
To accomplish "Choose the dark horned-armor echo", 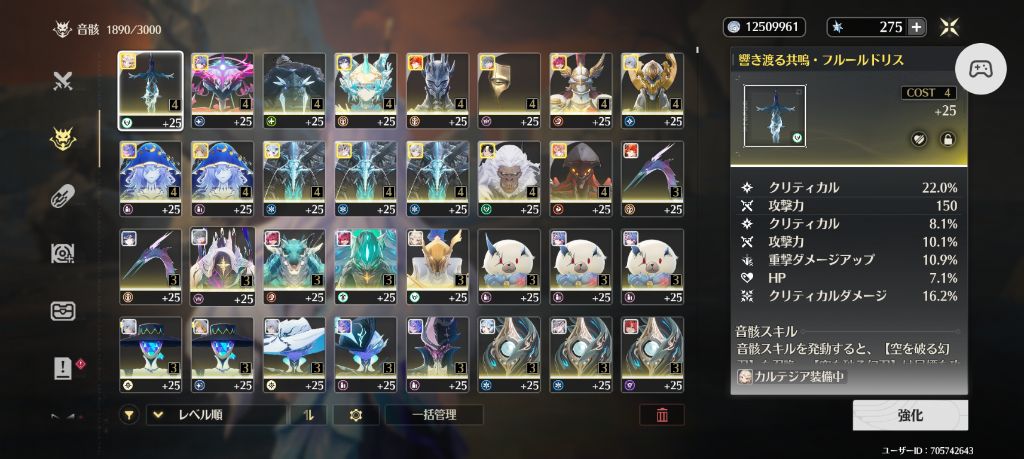I will 437,89.
